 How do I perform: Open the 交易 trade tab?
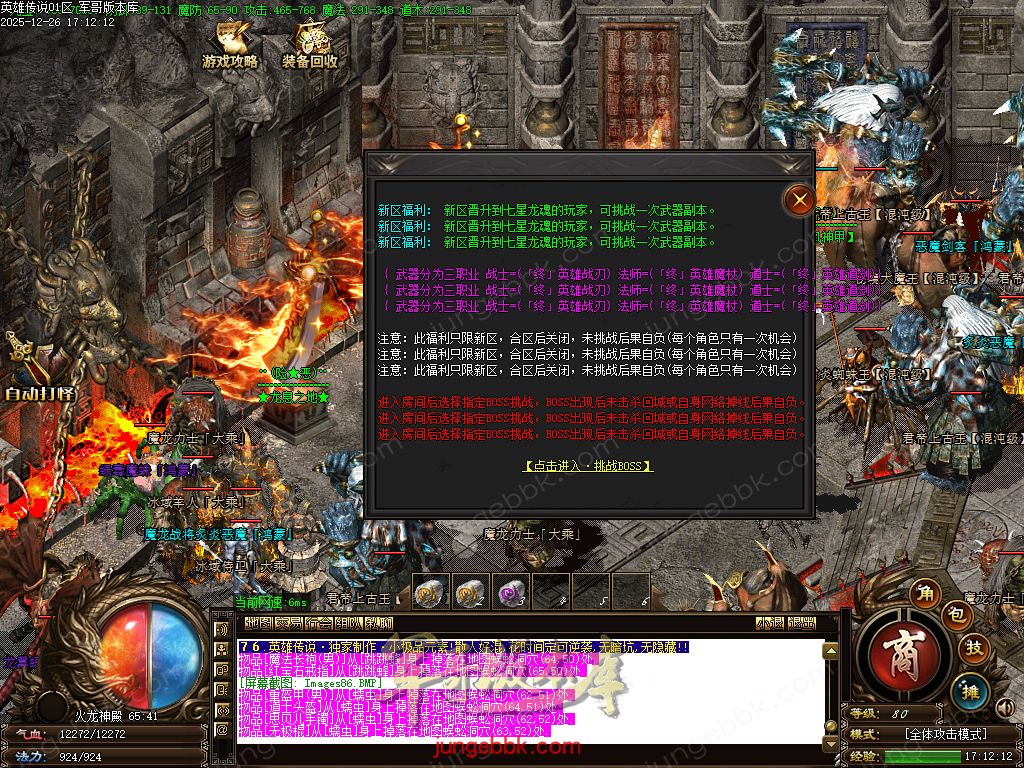coord(289,623)
